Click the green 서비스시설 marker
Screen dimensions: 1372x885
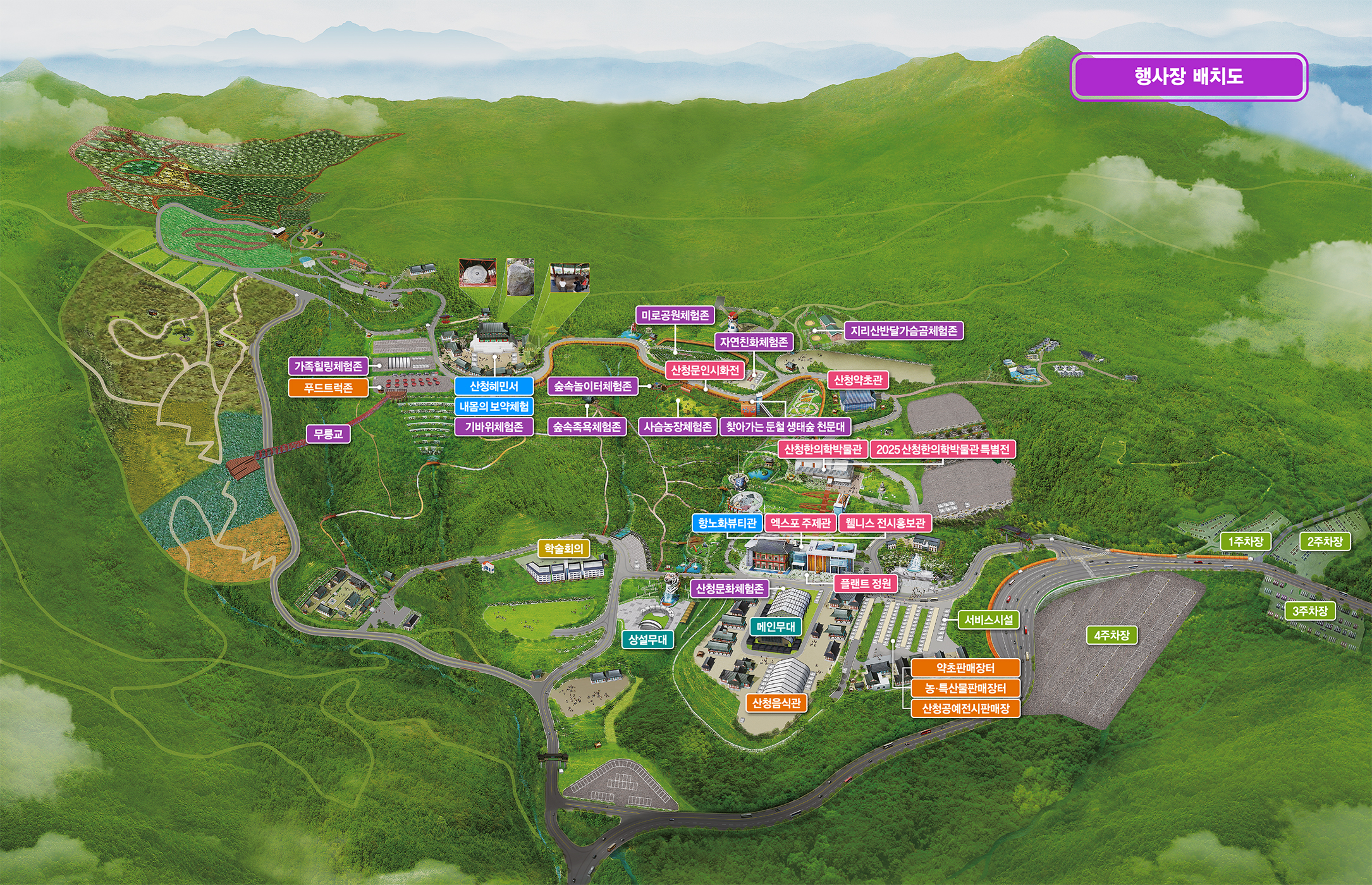tap(989, 620)
